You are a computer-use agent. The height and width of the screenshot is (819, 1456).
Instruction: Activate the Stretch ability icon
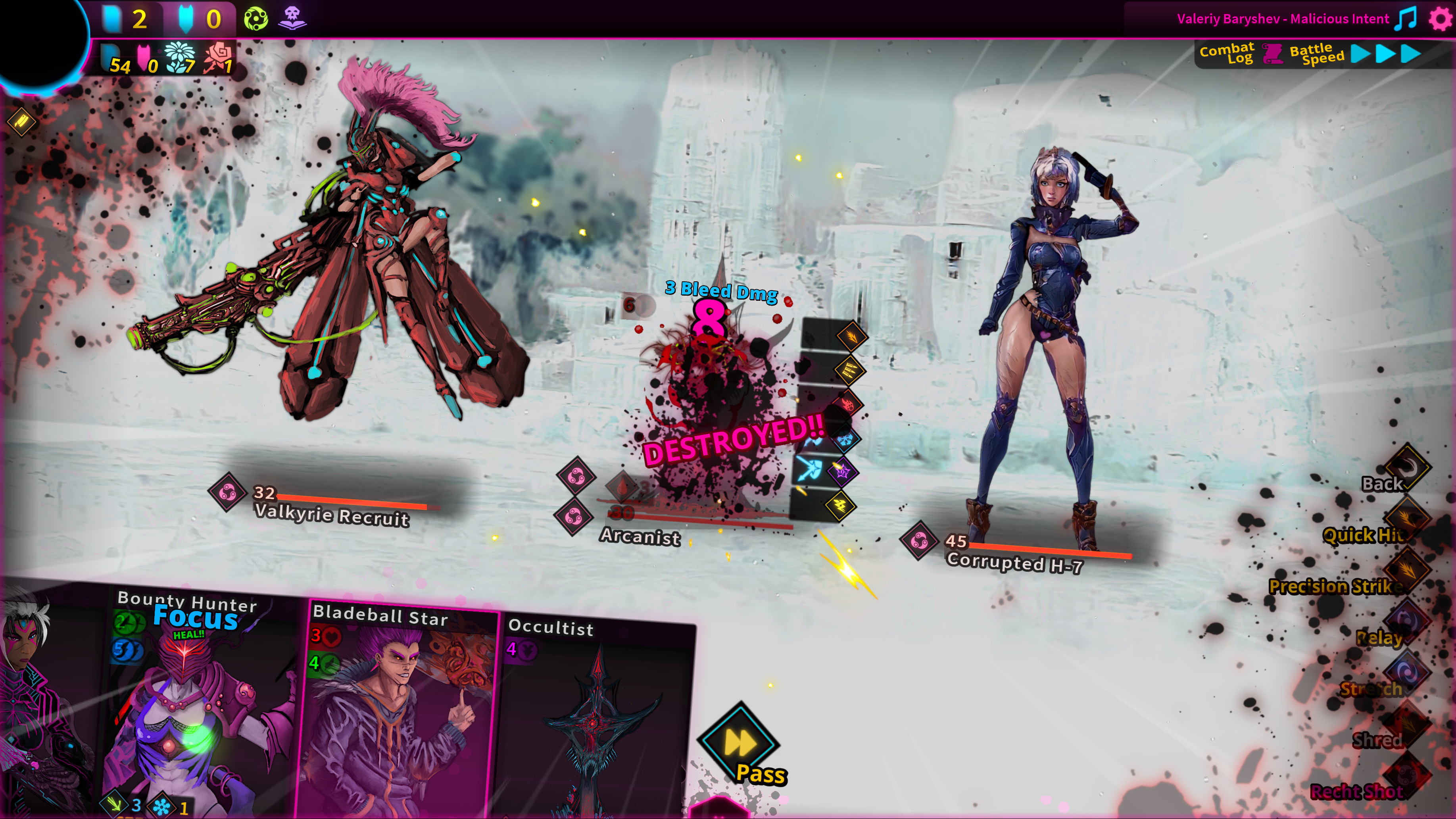(1406, 672)
